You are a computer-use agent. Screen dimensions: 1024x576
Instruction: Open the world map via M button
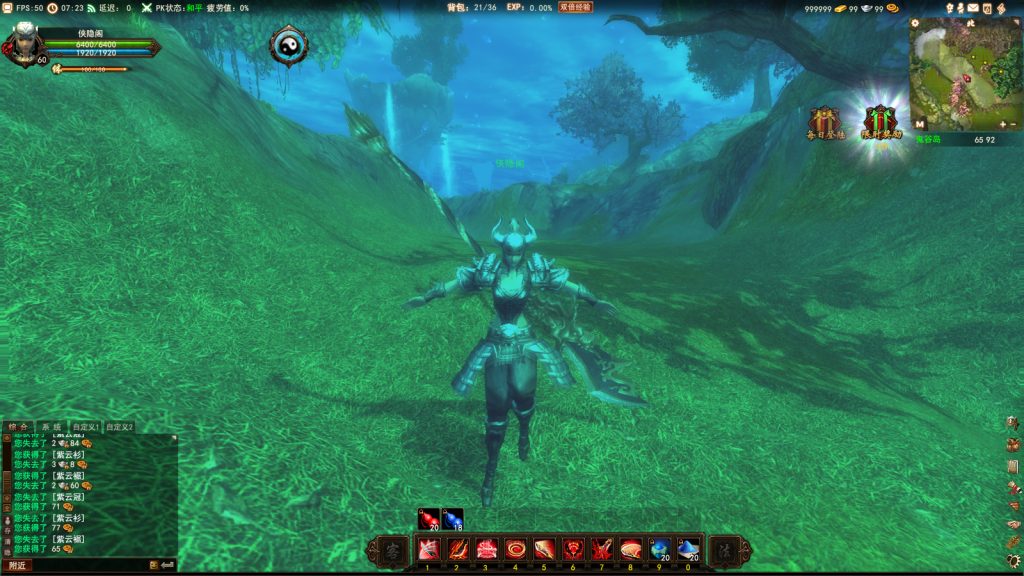point(919,124)
